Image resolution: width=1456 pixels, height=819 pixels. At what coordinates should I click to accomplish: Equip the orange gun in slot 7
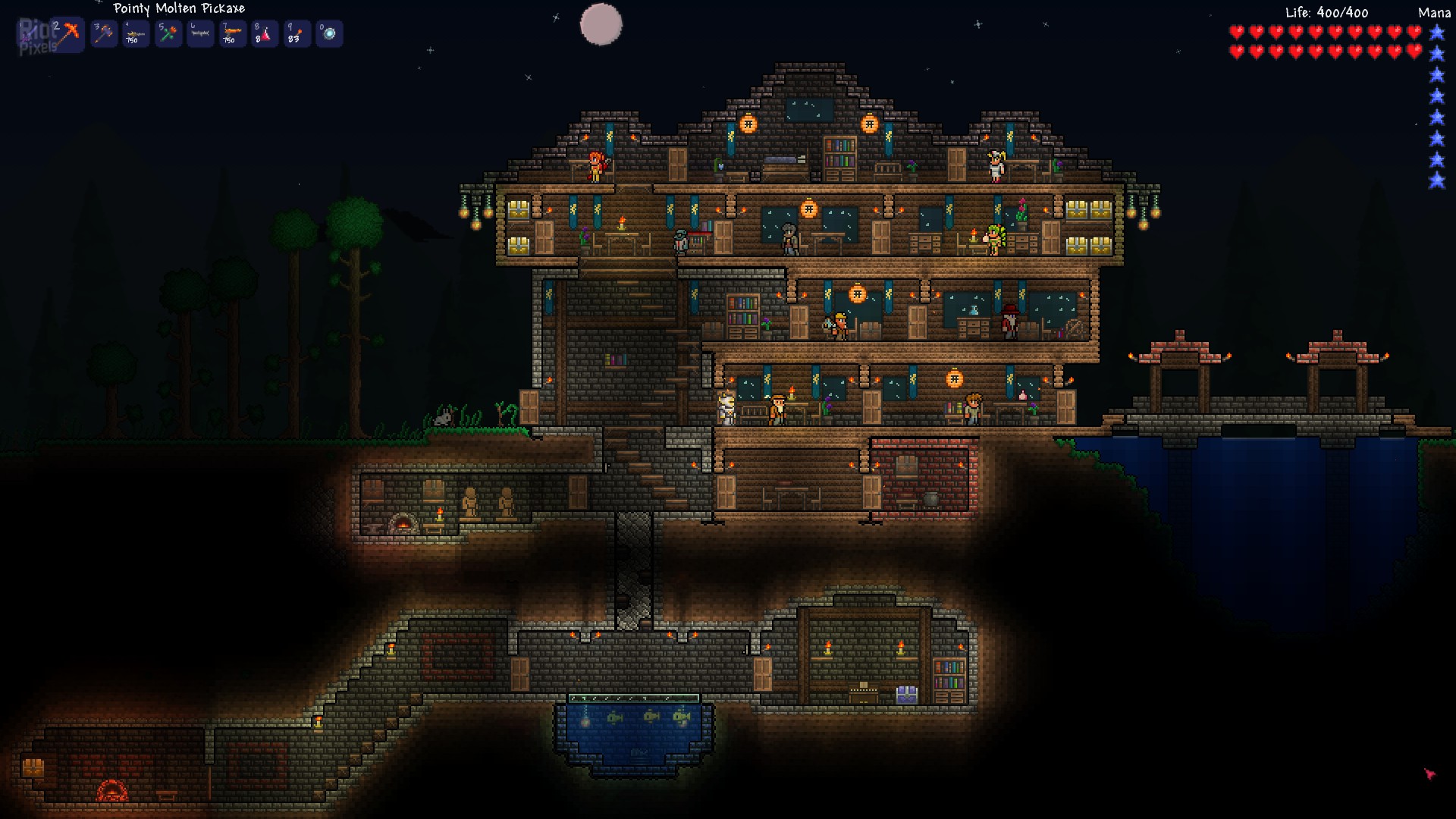232,33
